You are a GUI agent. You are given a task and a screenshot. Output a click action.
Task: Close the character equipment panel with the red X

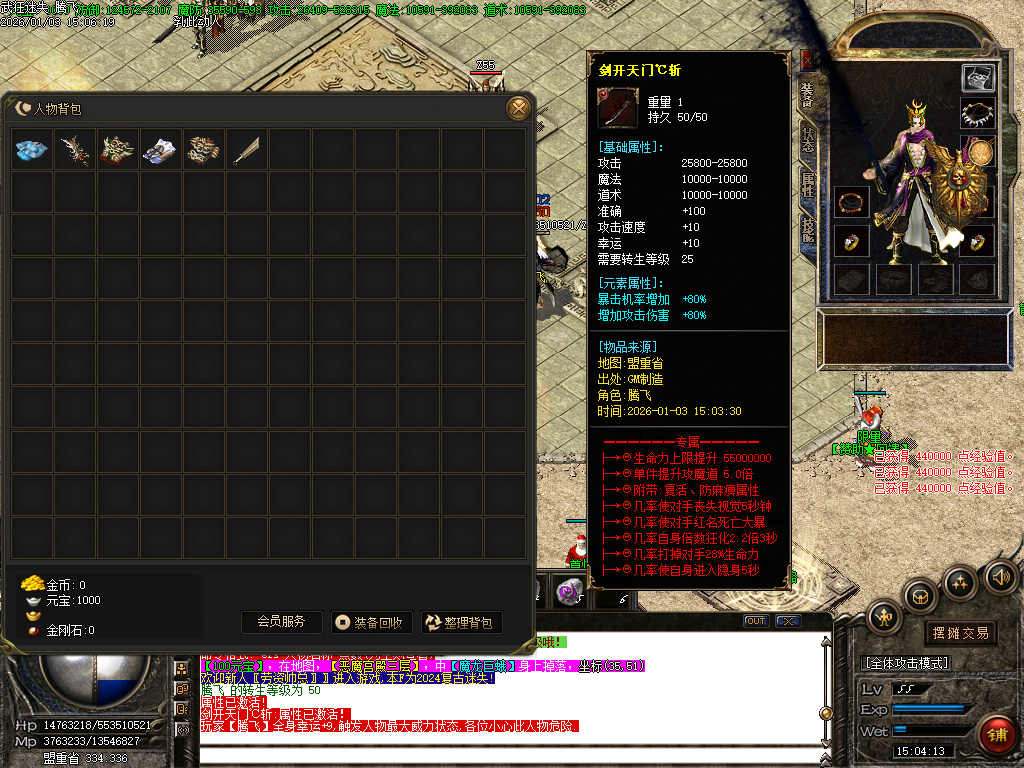coord(807,59)
